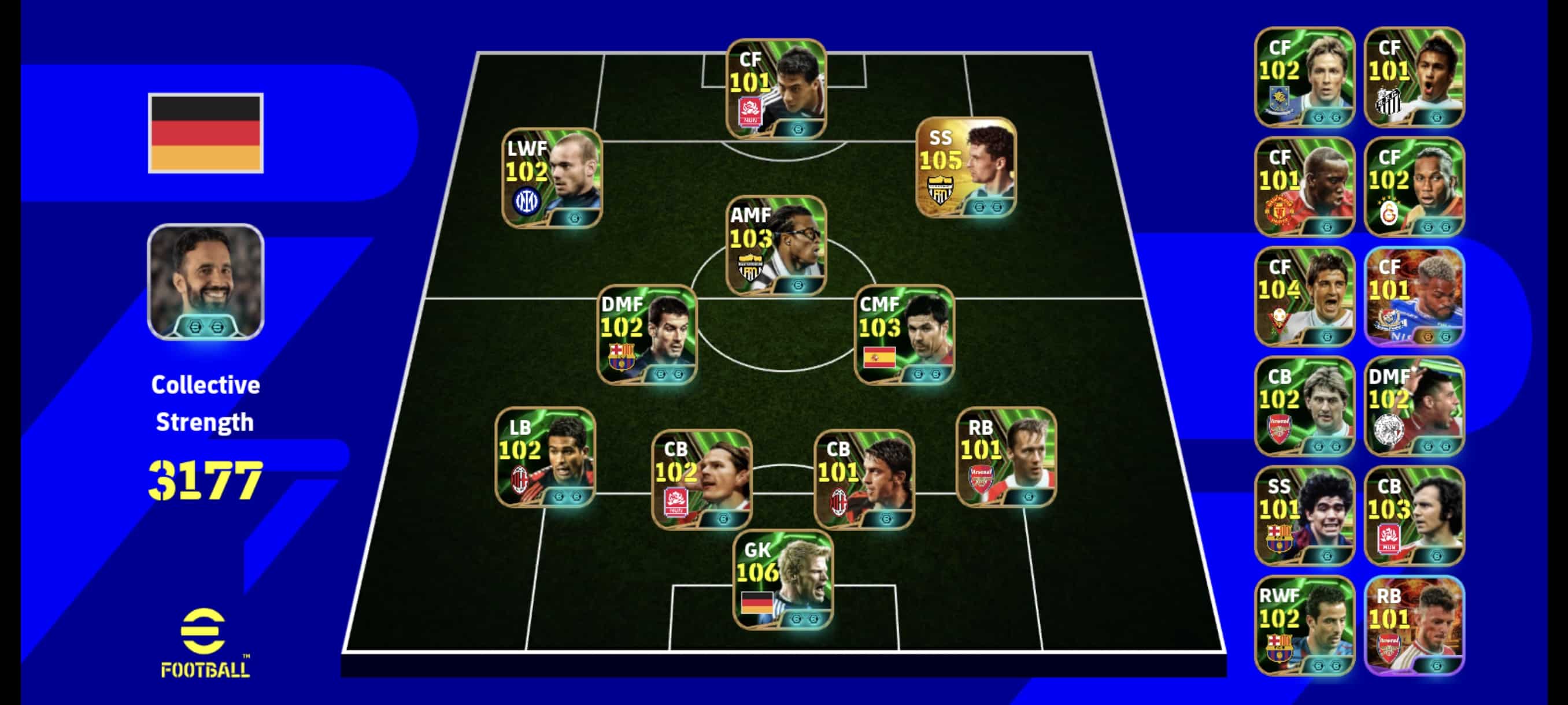Click the German flag team emblem
1568x705 pixels.
(206, 132)
